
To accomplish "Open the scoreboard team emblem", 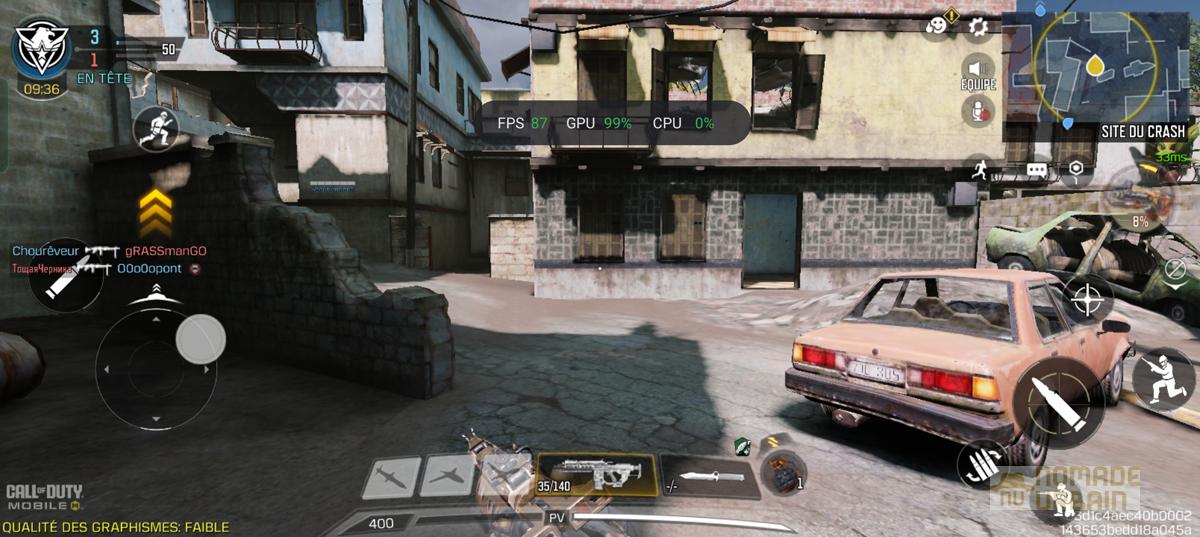I will [x=41, y=50].
